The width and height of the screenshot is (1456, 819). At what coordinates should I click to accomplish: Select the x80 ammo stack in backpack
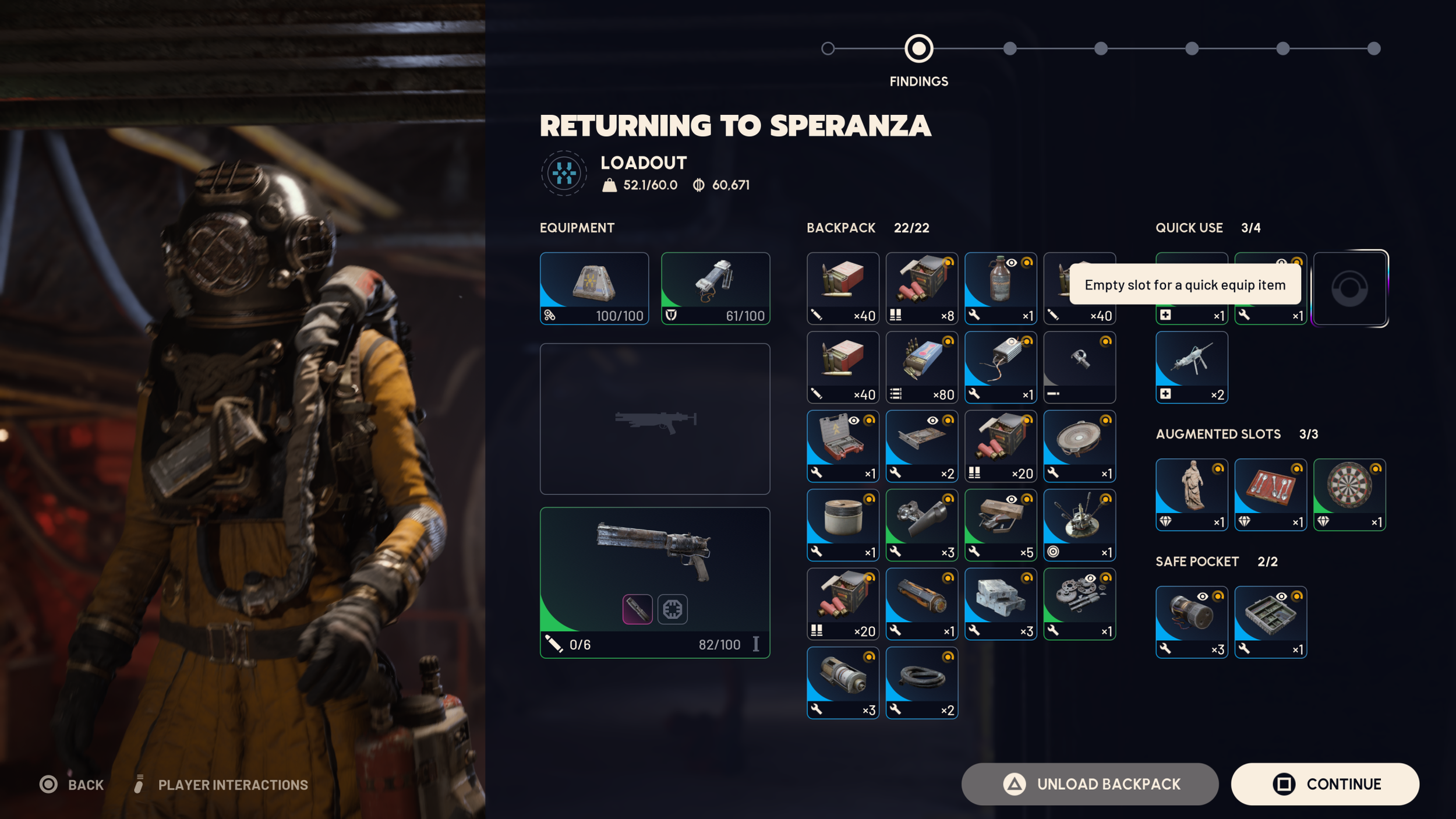tap(921, 367)
